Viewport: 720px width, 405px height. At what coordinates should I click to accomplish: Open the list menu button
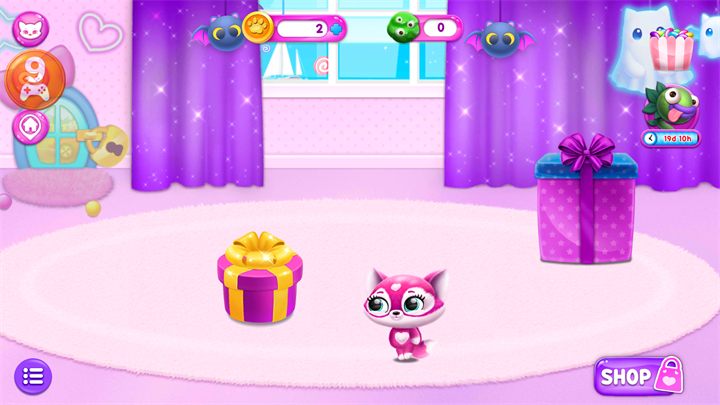point(32,376)
